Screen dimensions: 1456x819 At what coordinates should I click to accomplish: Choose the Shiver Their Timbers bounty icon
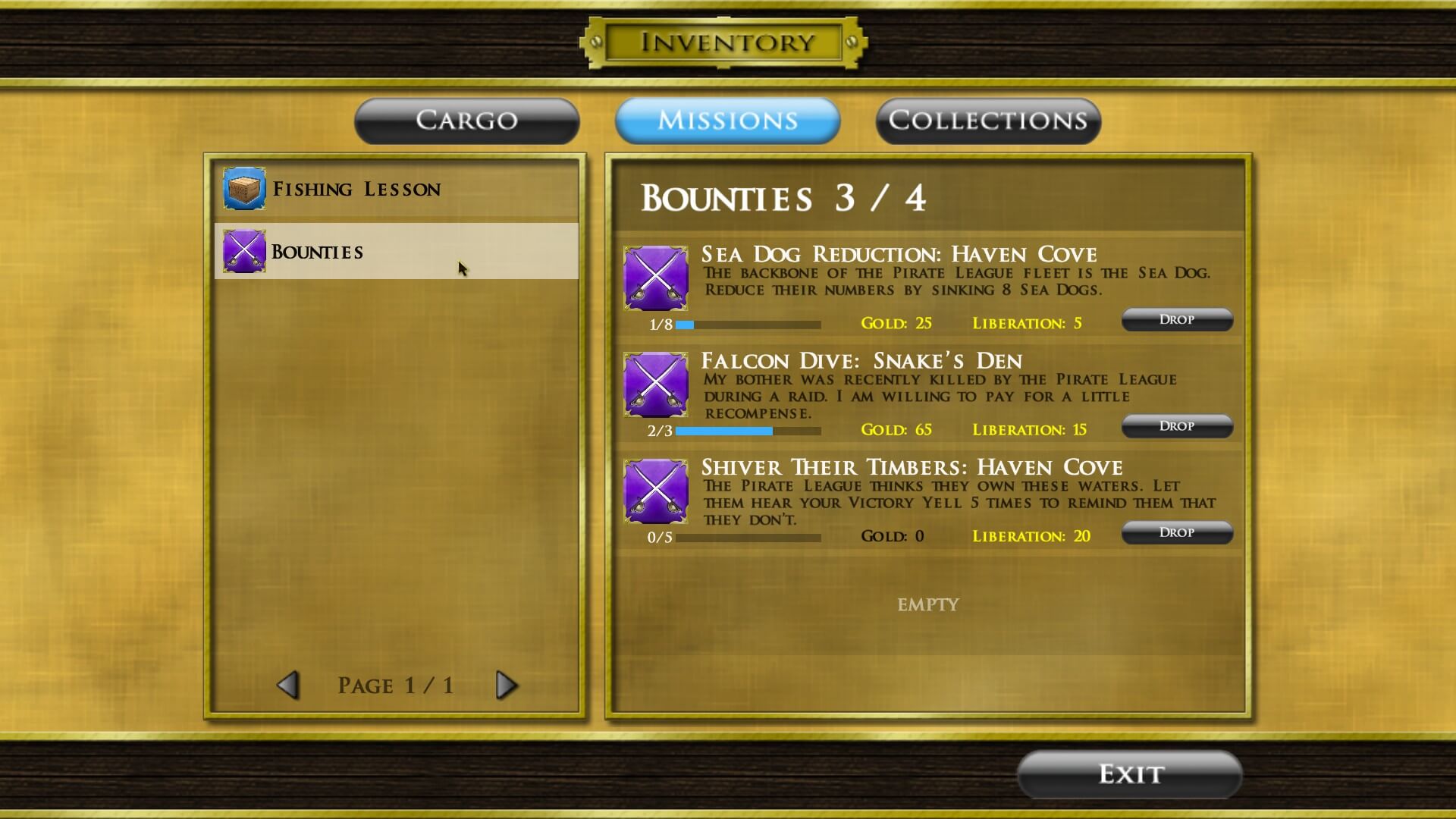click(656, 491)
